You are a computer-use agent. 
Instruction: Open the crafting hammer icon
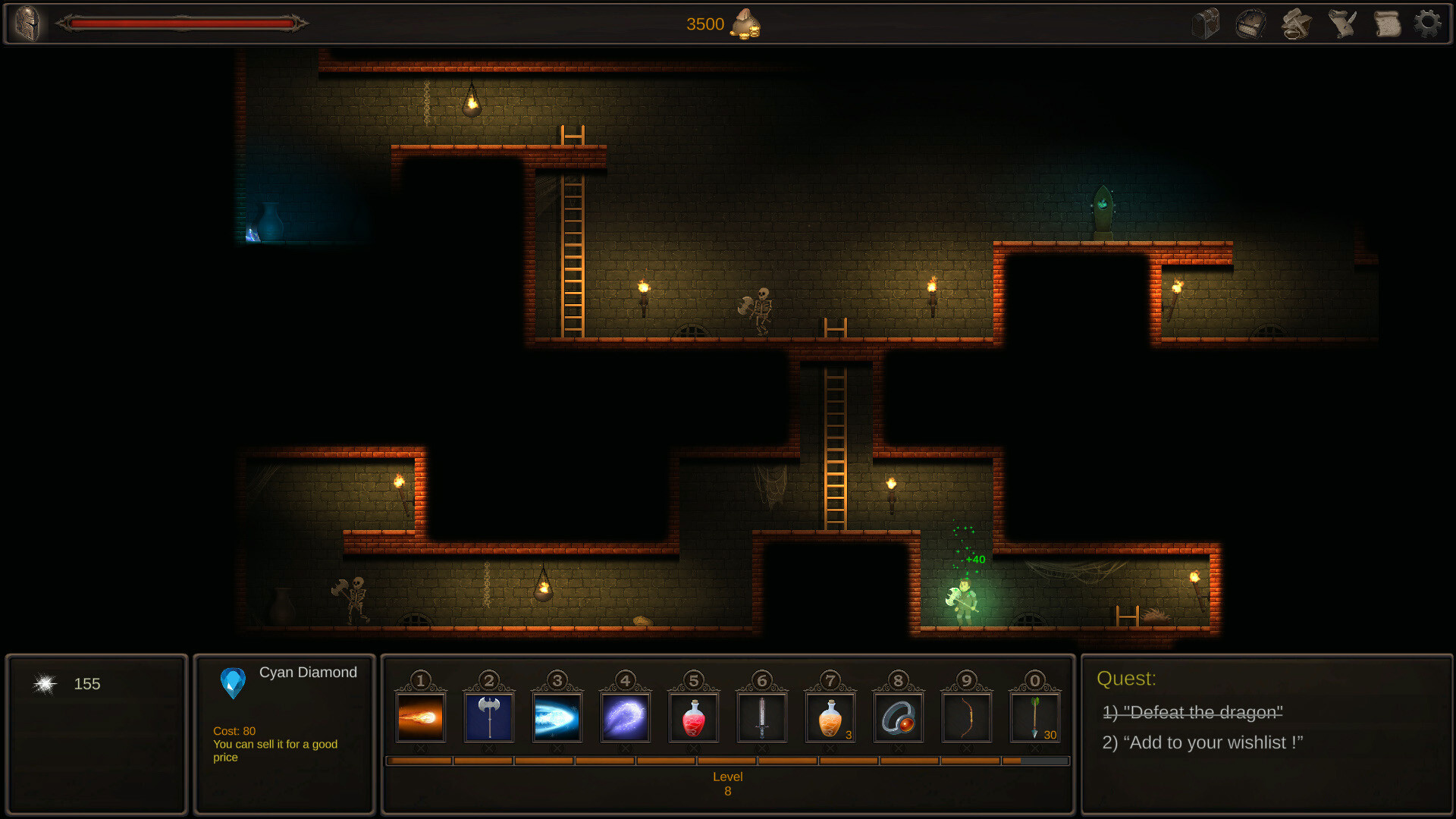1296,24
